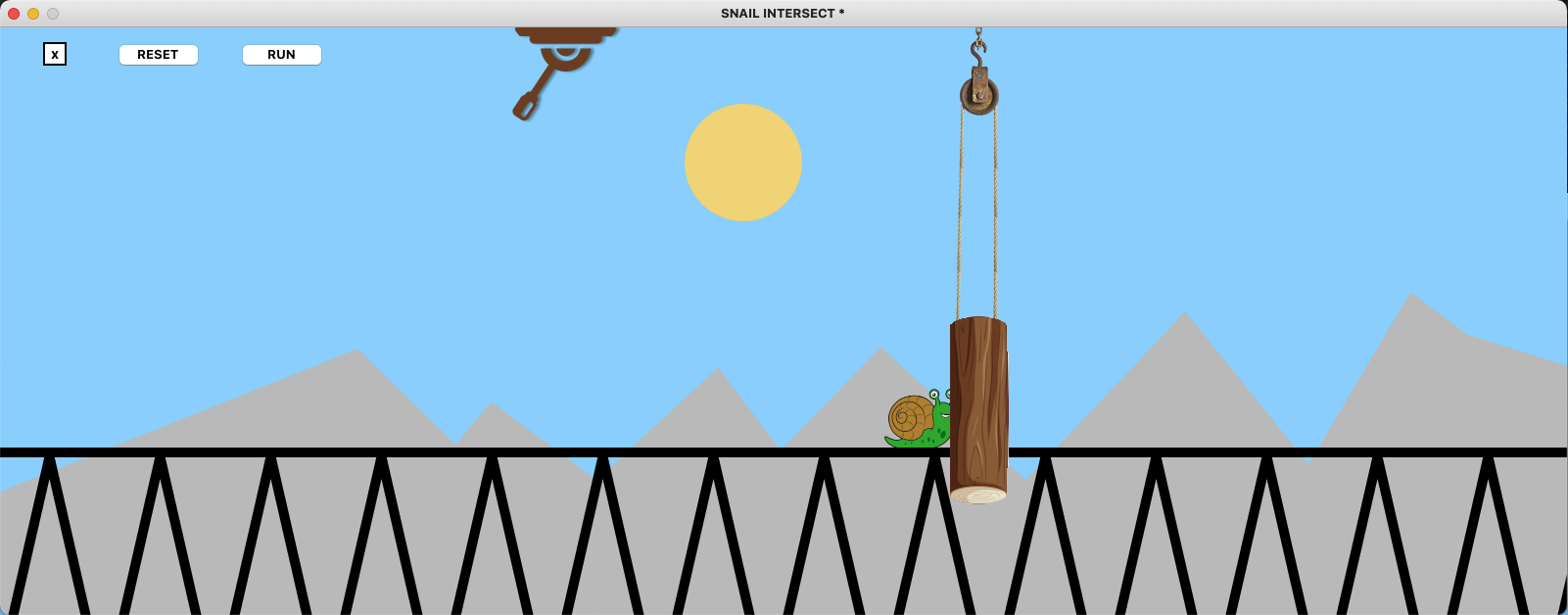
Task: Start the simulation with RUN
Action: [x=281, y=55]
